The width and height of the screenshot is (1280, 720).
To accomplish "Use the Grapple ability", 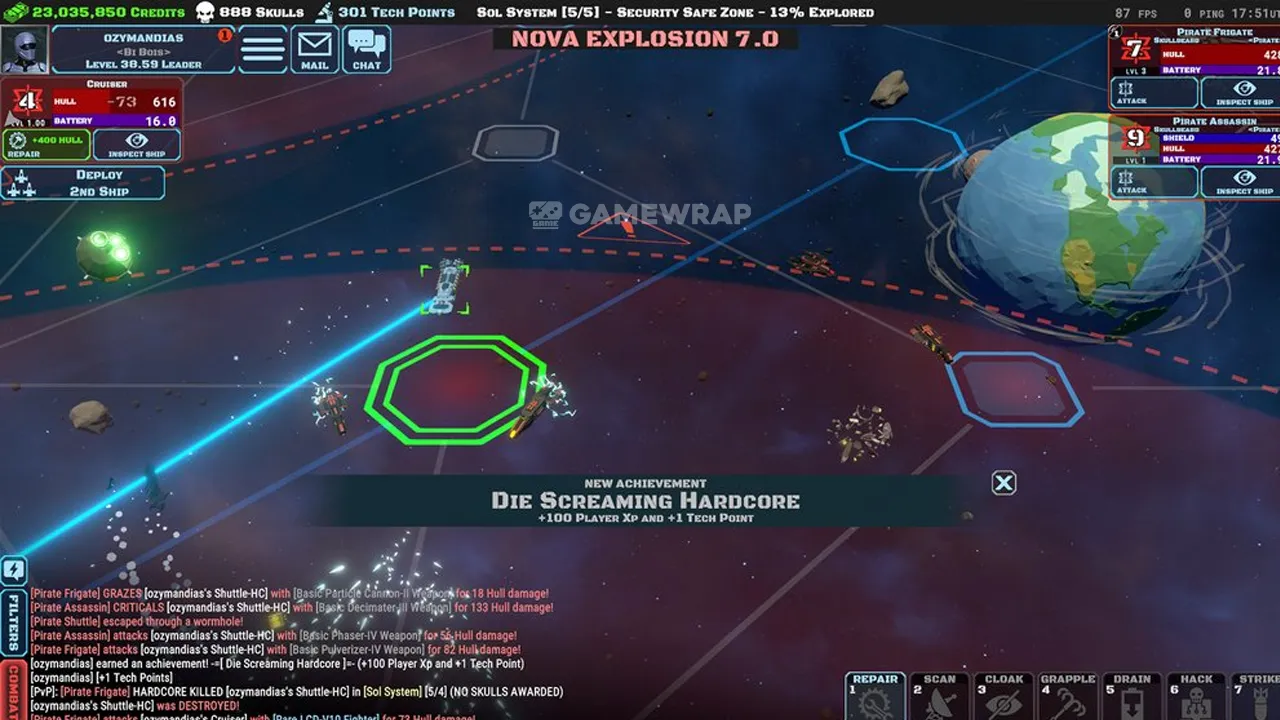I will (x=1068, y=697).
